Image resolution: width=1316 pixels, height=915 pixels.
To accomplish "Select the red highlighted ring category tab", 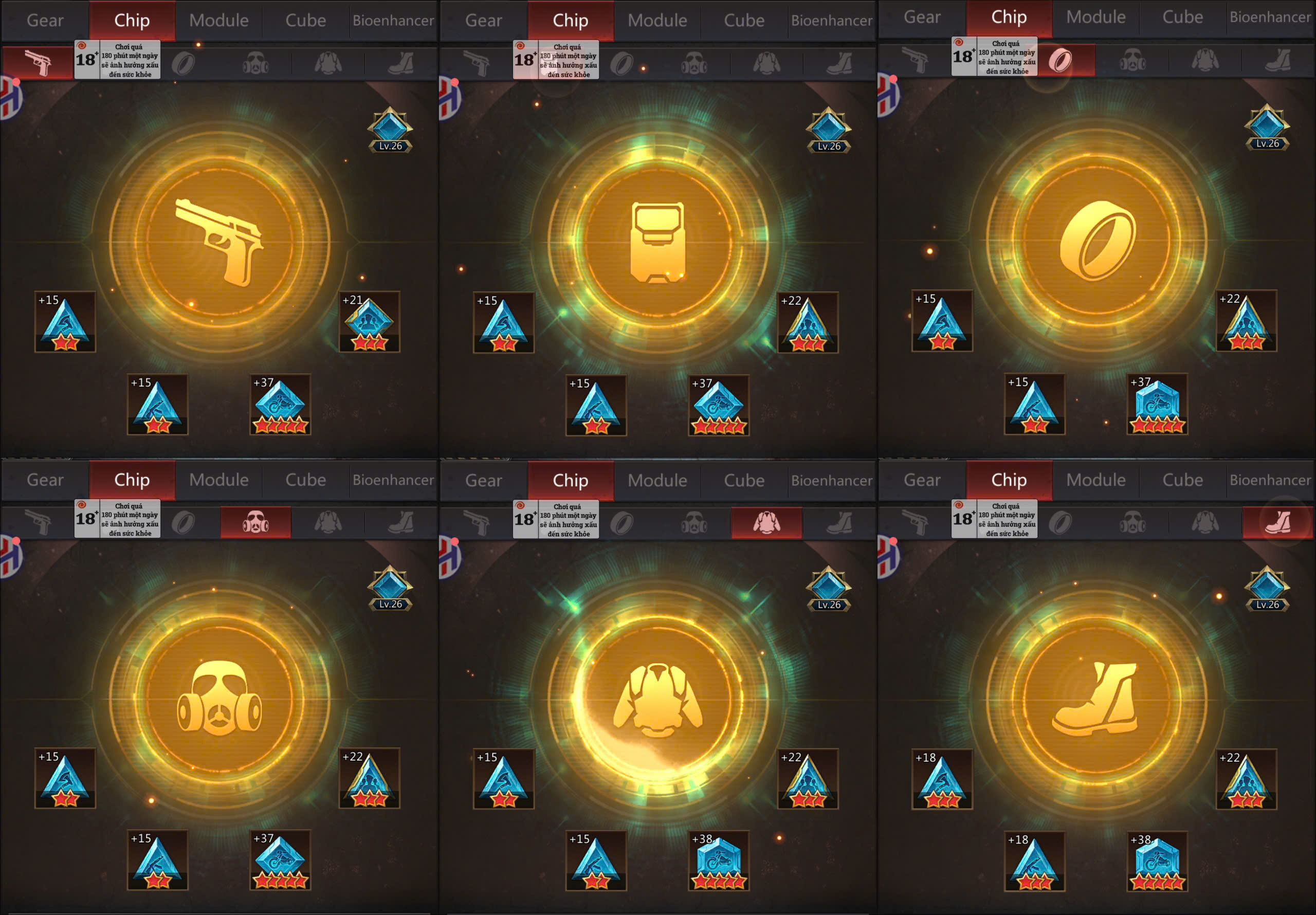I will pos(1061,60).
